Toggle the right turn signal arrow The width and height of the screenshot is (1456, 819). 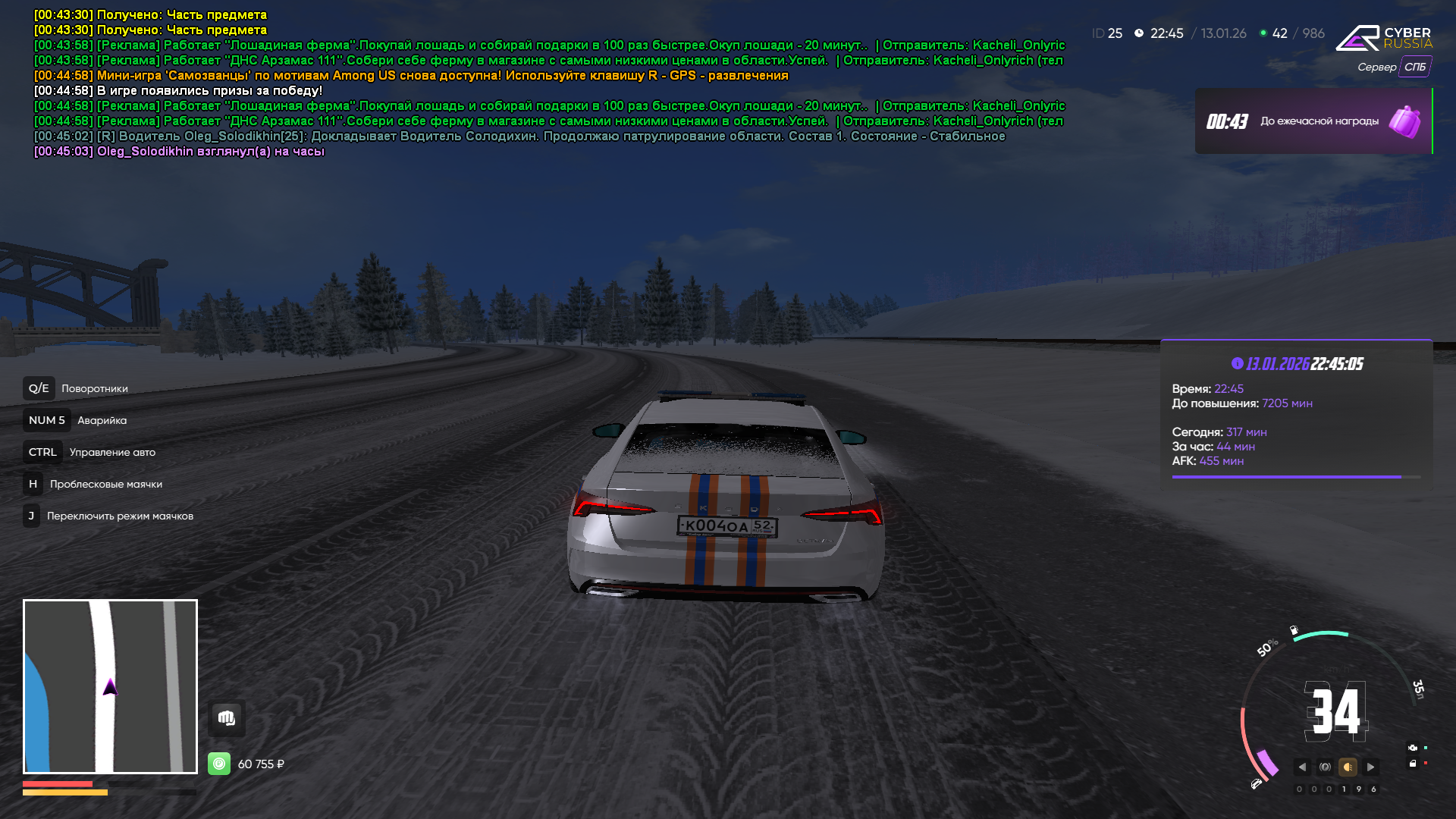[x=1370, y=767]
